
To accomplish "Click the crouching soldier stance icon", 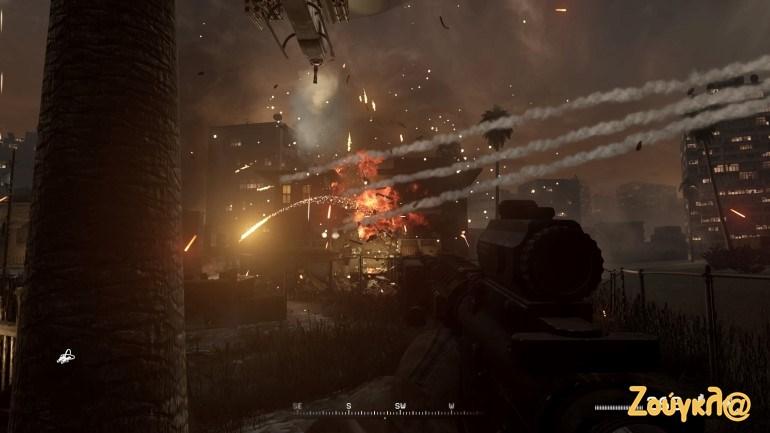I will pos(66,355).
